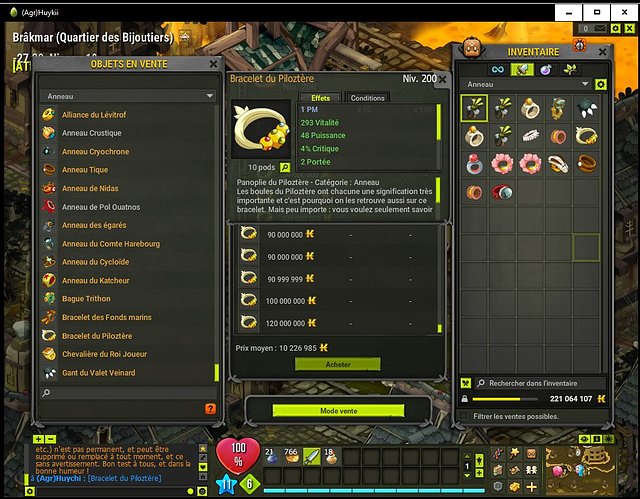
Task: Select Gant du Valet Veinard entry
Action: 98,373
